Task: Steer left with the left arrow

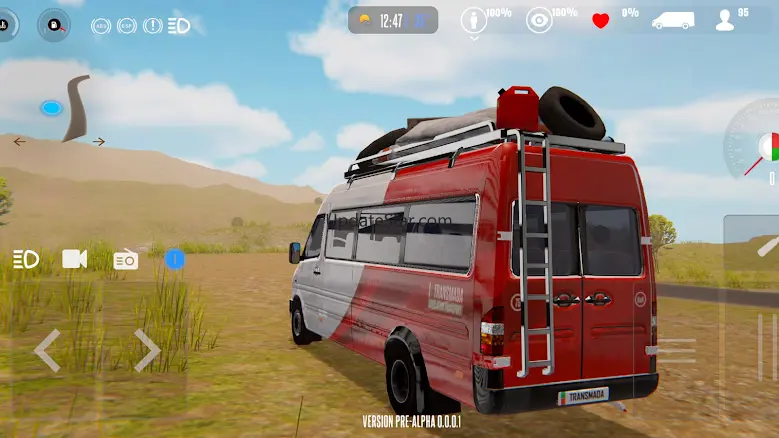Action: tap(47, 351)
